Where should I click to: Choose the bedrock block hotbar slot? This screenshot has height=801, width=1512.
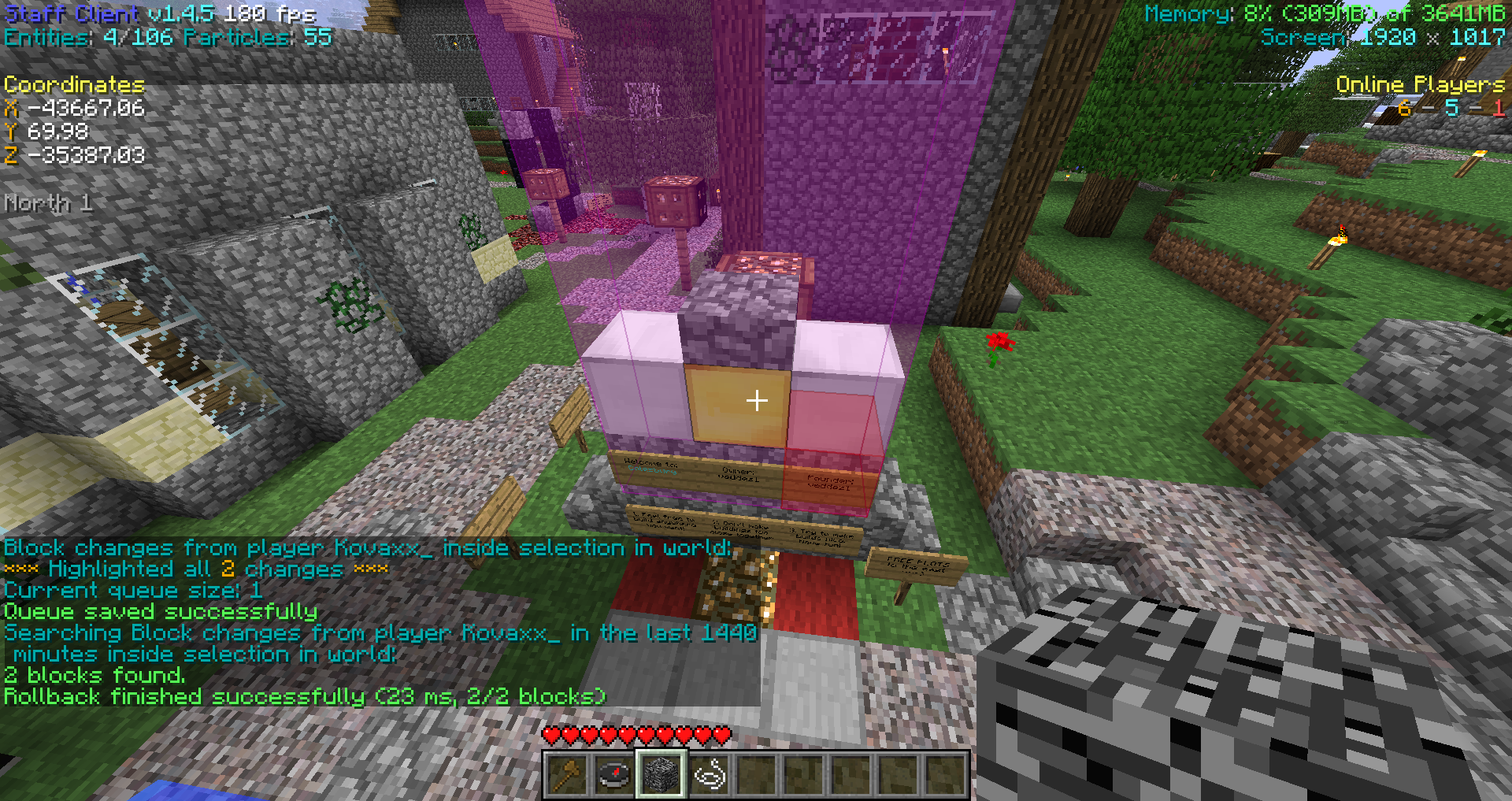tap(661, 775)
